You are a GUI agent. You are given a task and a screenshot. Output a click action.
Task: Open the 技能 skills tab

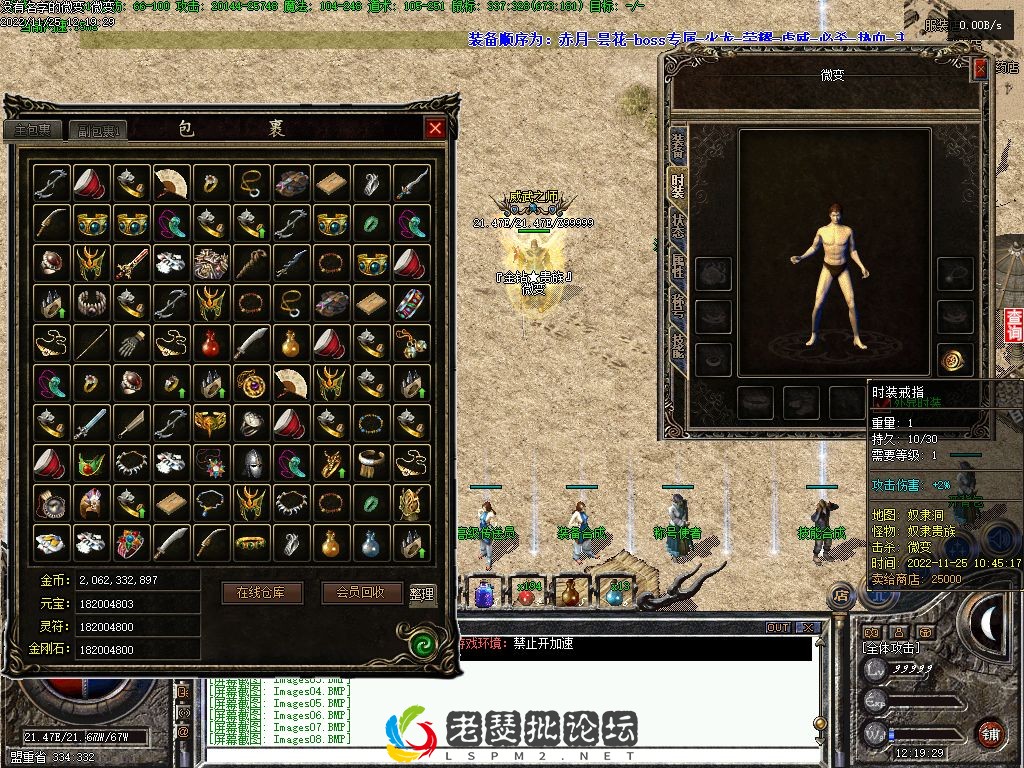tap(678, 347)
